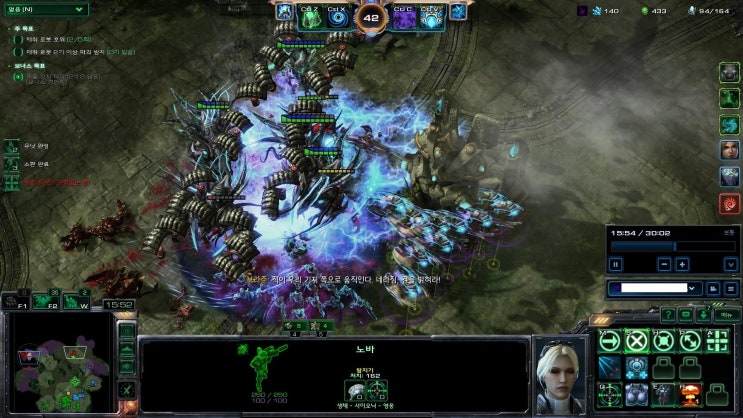Pause the replay playback
This screenshot has height=418, width=743.
616,264
